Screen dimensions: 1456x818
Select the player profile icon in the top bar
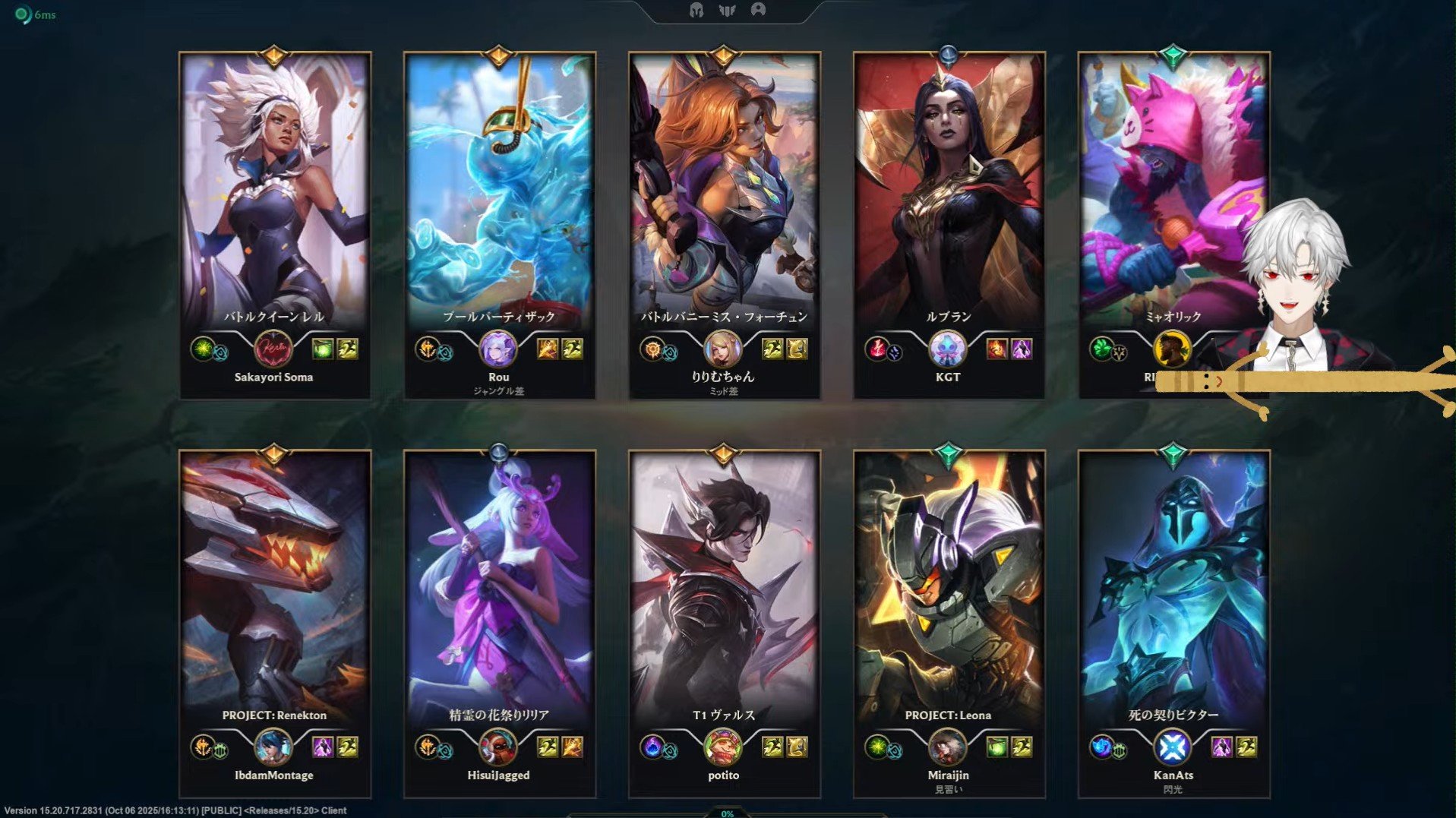click(x=758, y=10)
